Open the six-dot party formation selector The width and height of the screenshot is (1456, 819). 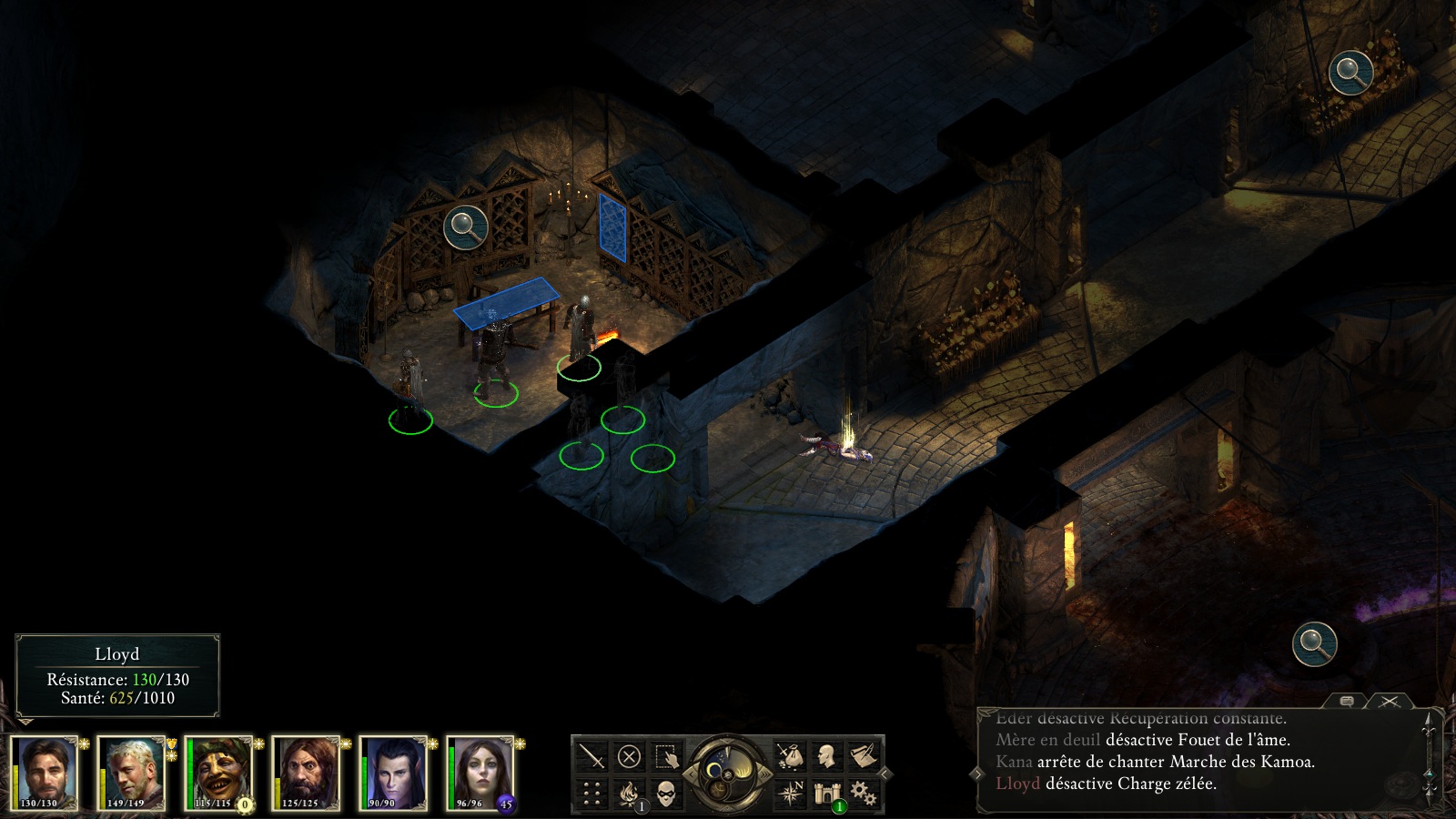coord(592,794)
